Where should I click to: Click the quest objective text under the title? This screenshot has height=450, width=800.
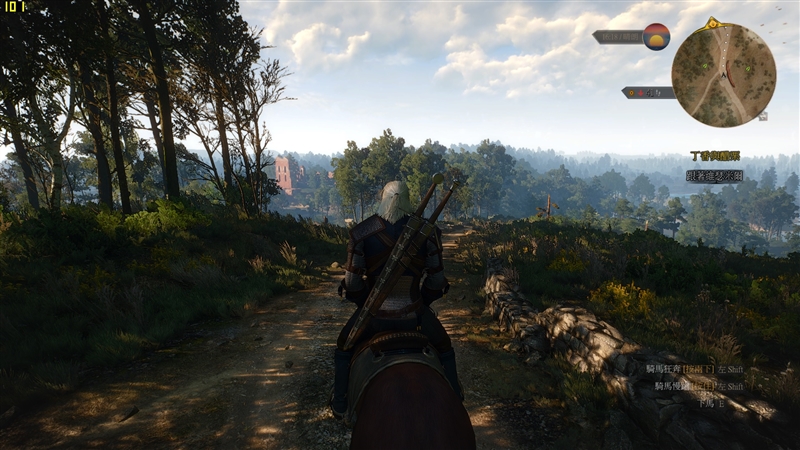click(x=714, y=175)
